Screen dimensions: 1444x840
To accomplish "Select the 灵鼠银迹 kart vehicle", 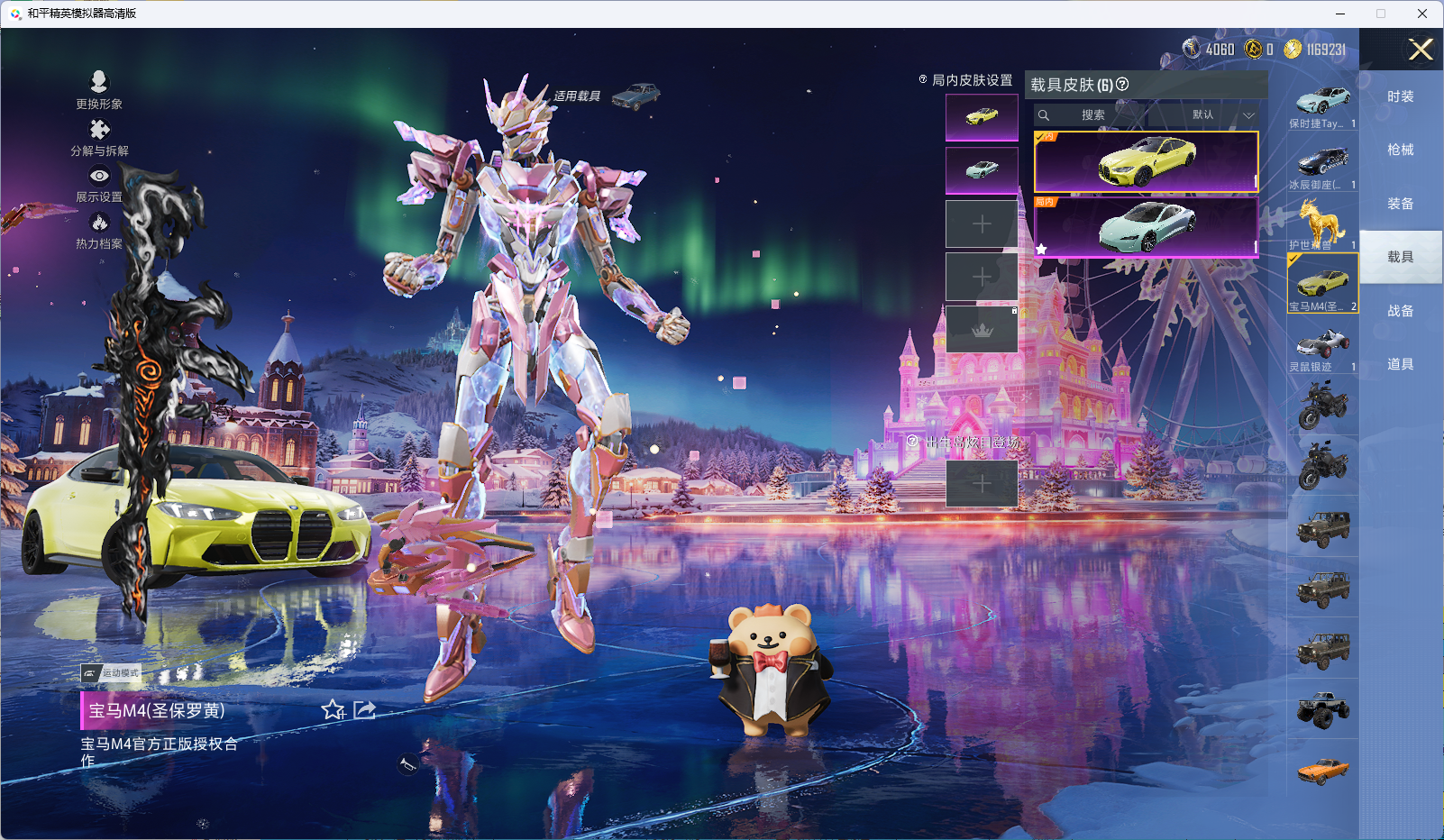I will point(1322,346).
